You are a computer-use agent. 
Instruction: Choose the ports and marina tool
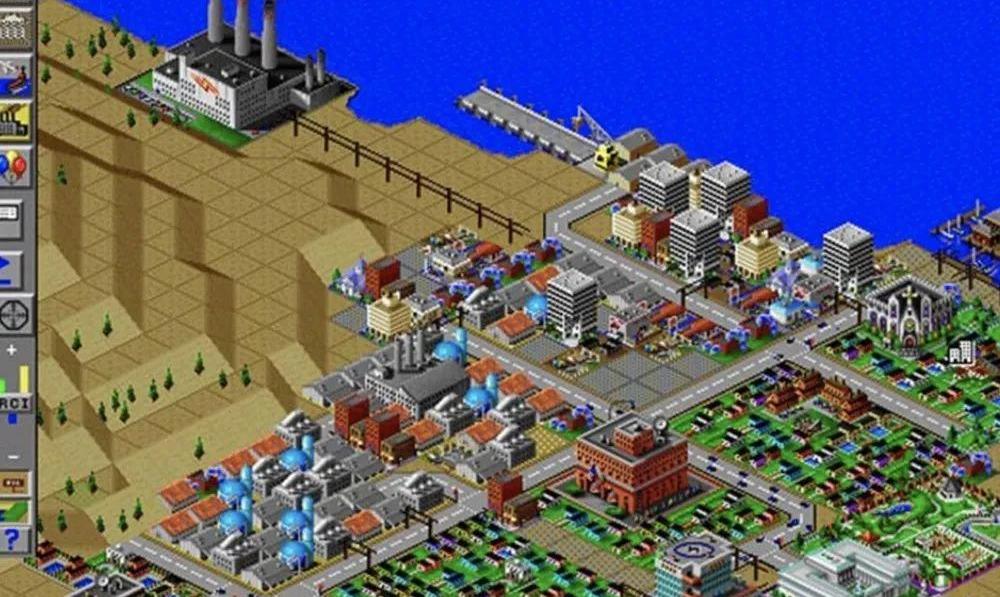click(15, 75)
